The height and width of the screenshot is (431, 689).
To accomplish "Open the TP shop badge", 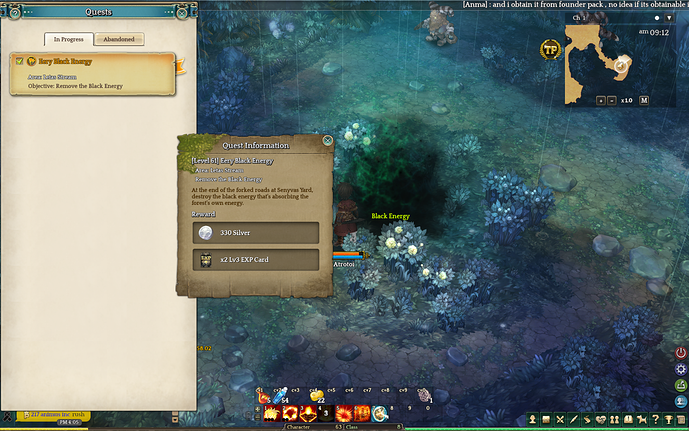I will click(549, 49).
